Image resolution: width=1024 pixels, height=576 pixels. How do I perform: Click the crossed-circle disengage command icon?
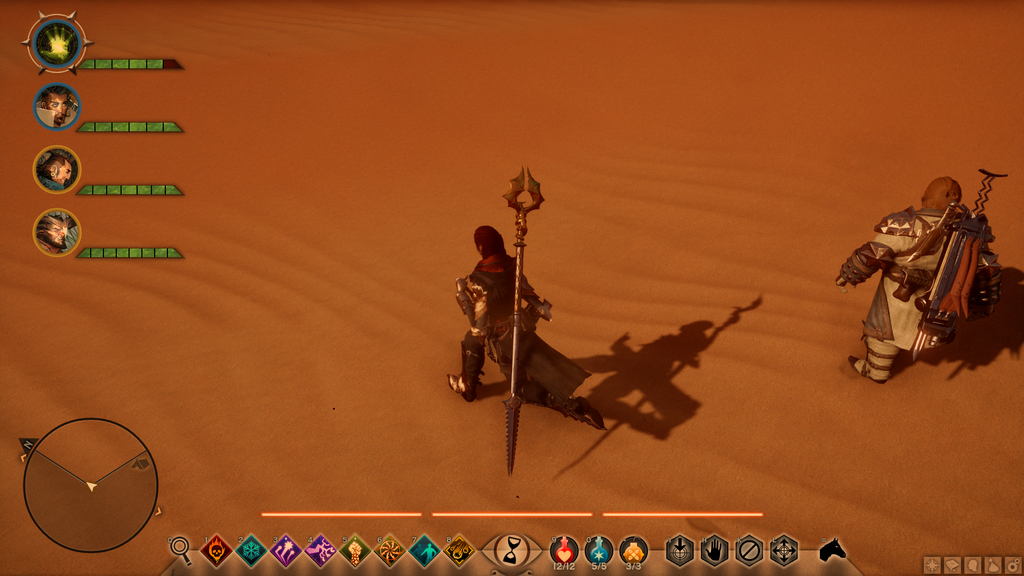[749, 550]
